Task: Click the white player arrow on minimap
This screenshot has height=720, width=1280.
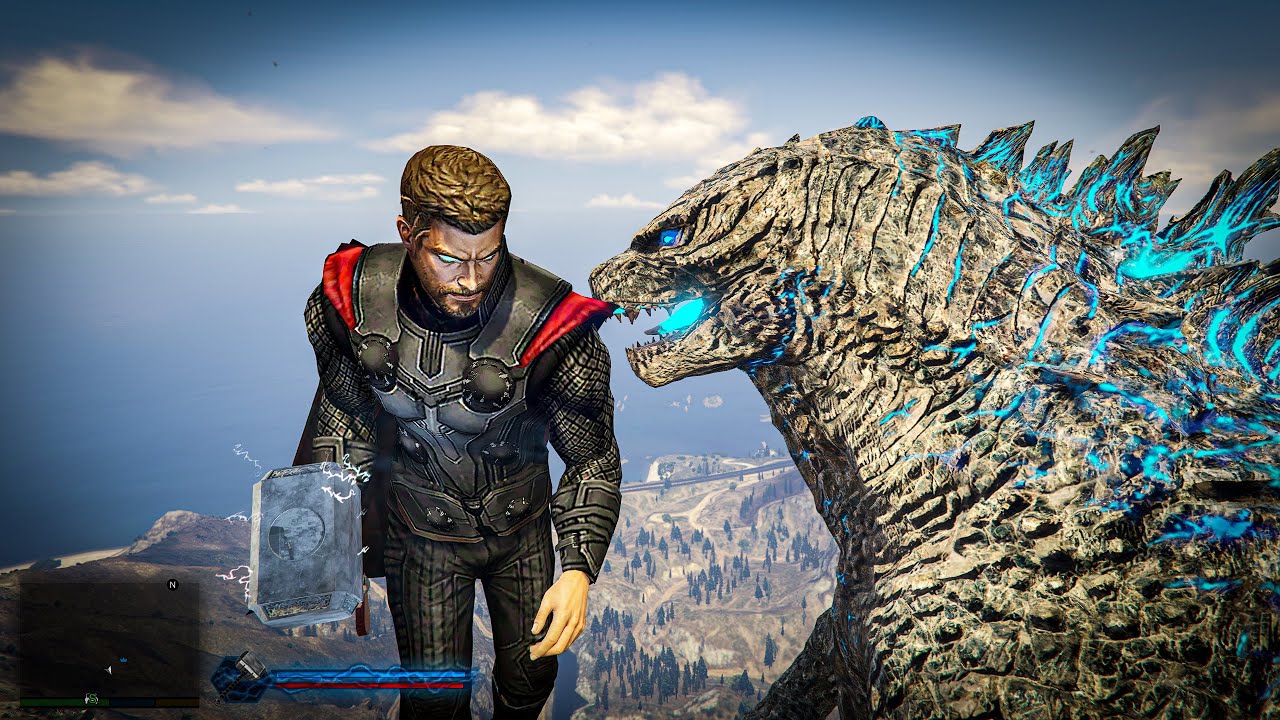Action: [108, 668]
